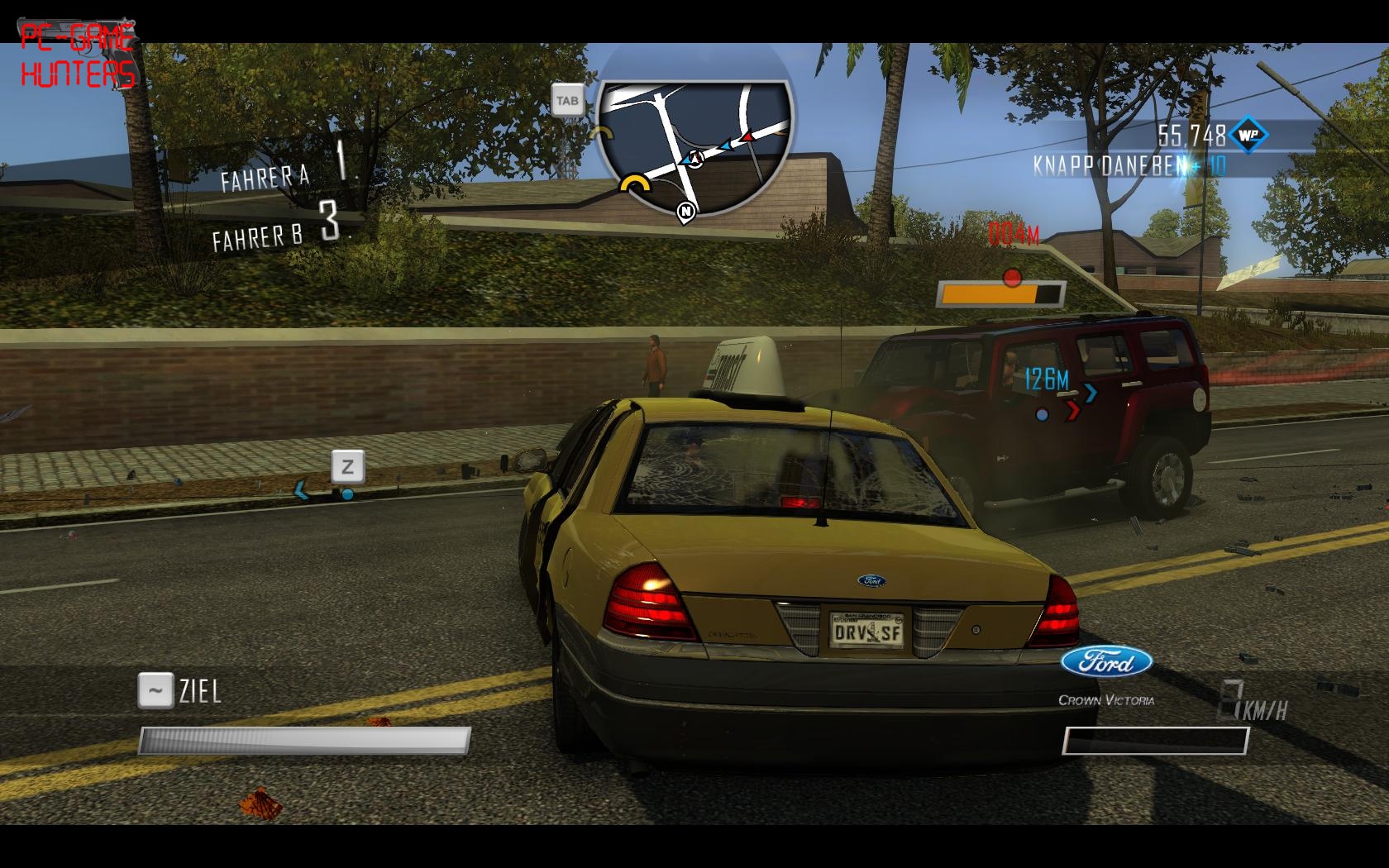Viewport: 1389px width, 868px height.
Task: Select the Fahrer A standings row
Action: (289, 166)
